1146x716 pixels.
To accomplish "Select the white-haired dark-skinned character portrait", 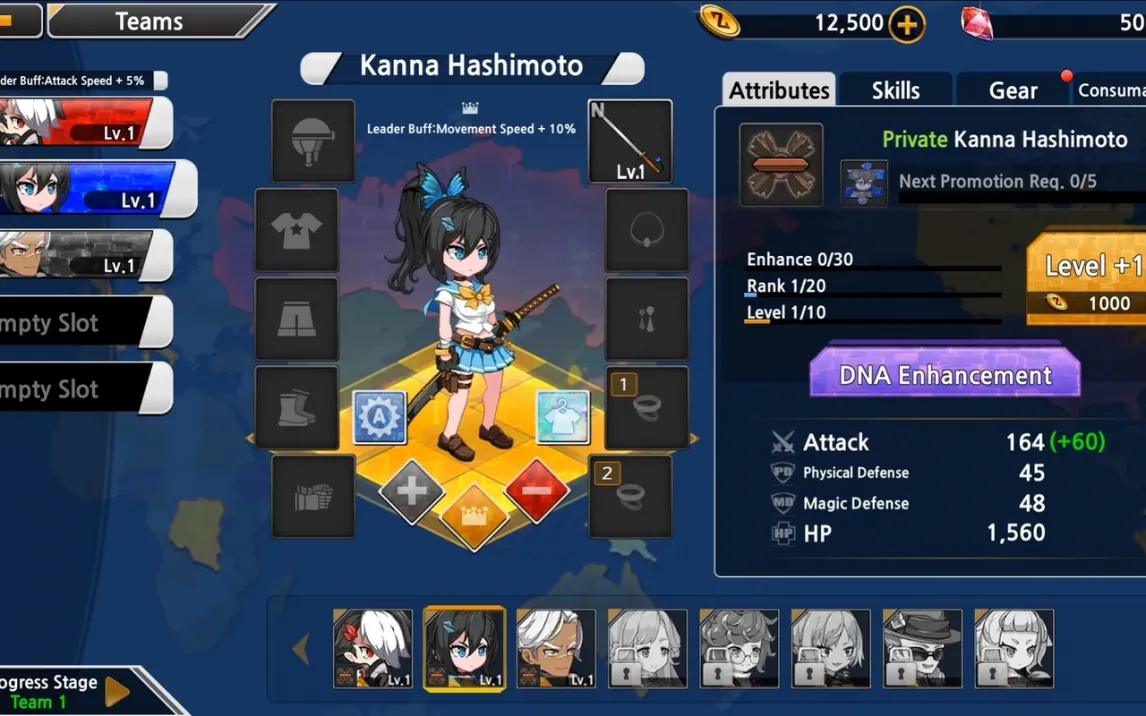I will [555, 648].
